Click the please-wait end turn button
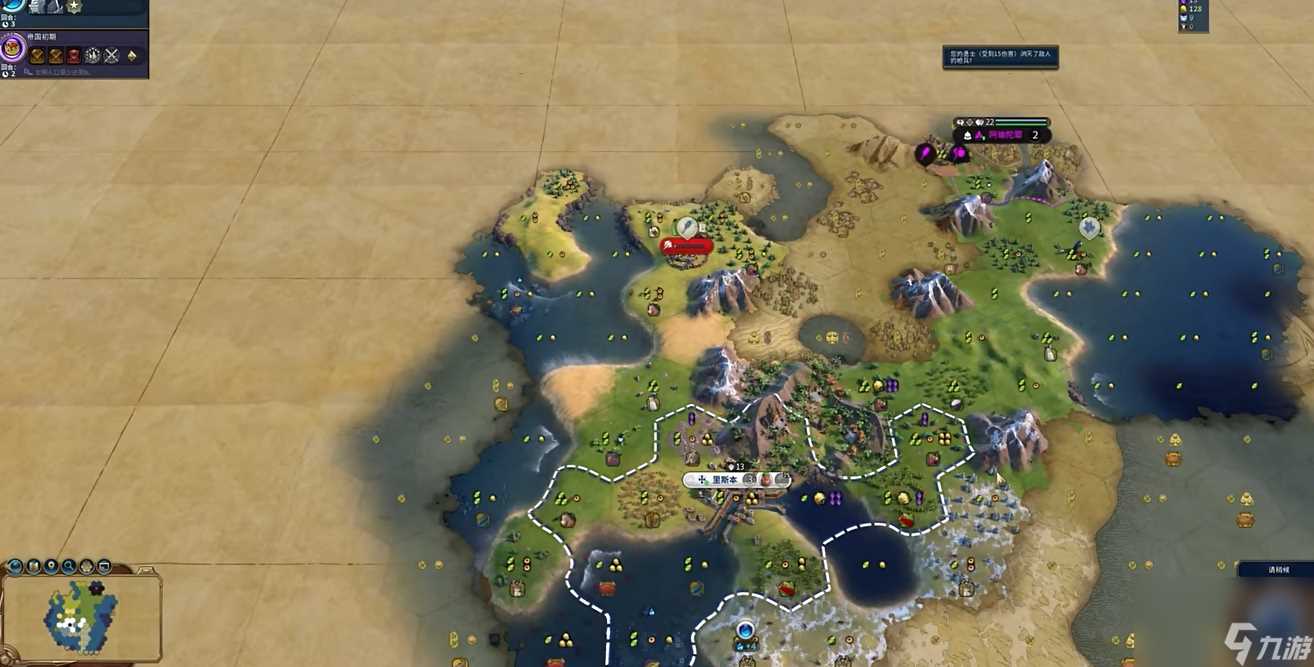 (1275, 570)
